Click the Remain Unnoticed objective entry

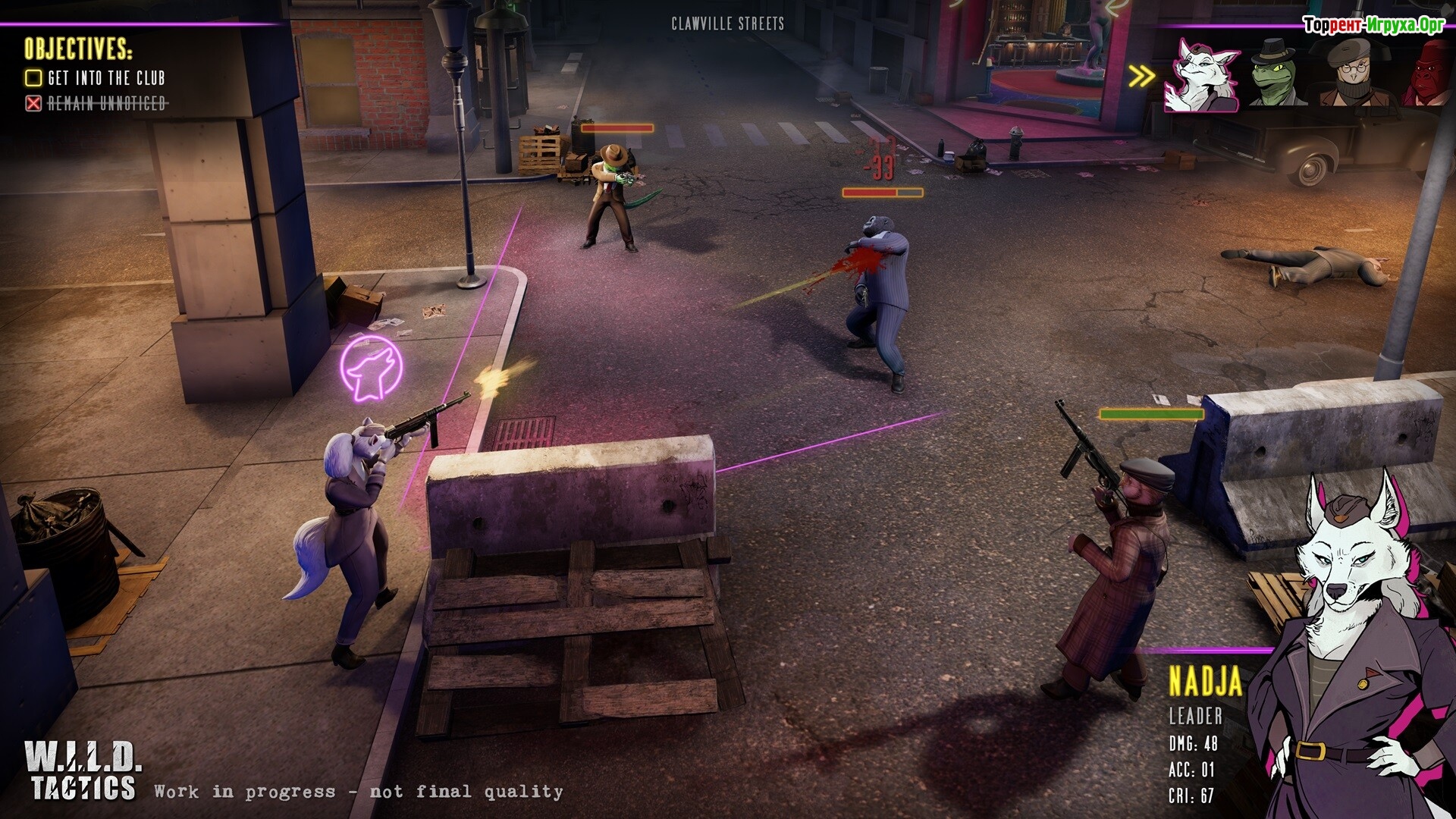pos(97,103)
